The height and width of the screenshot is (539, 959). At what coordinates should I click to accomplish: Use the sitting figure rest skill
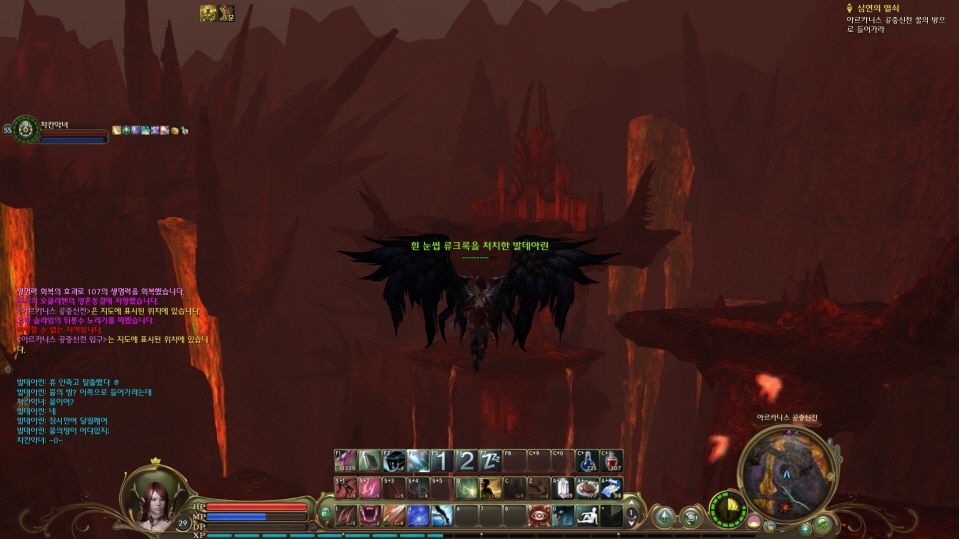coord(588,515)
